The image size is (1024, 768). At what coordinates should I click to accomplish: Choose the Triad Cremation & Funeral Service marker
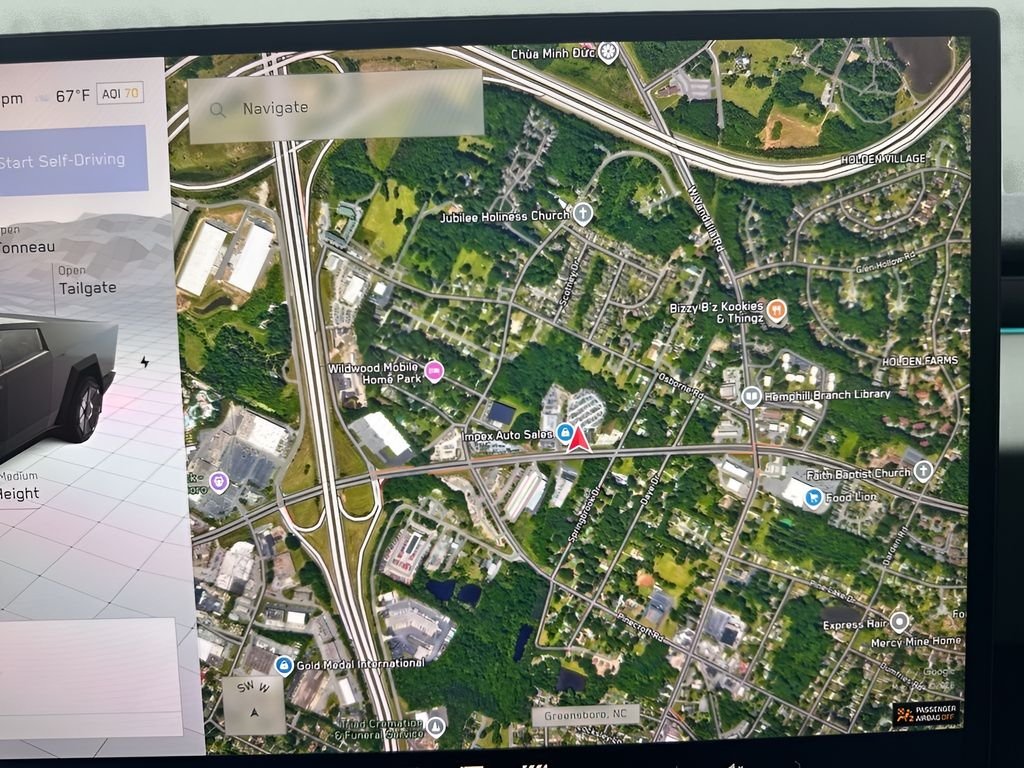coord(436,727)
